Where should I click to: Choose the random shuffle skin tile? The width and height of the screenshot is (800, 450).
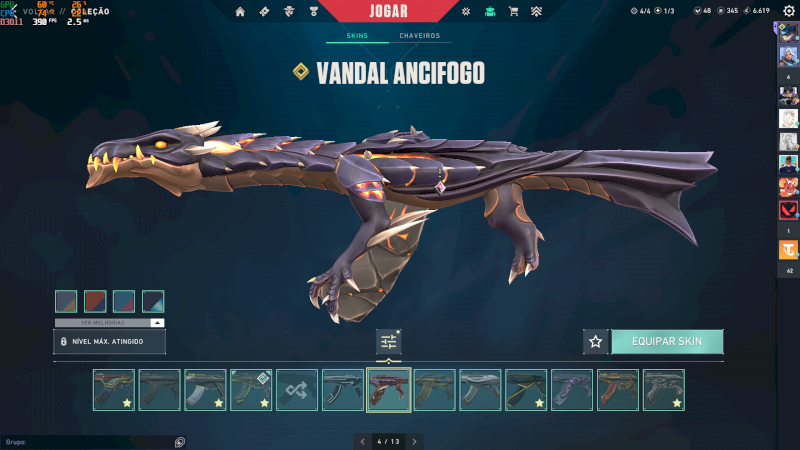coord(297,390)
